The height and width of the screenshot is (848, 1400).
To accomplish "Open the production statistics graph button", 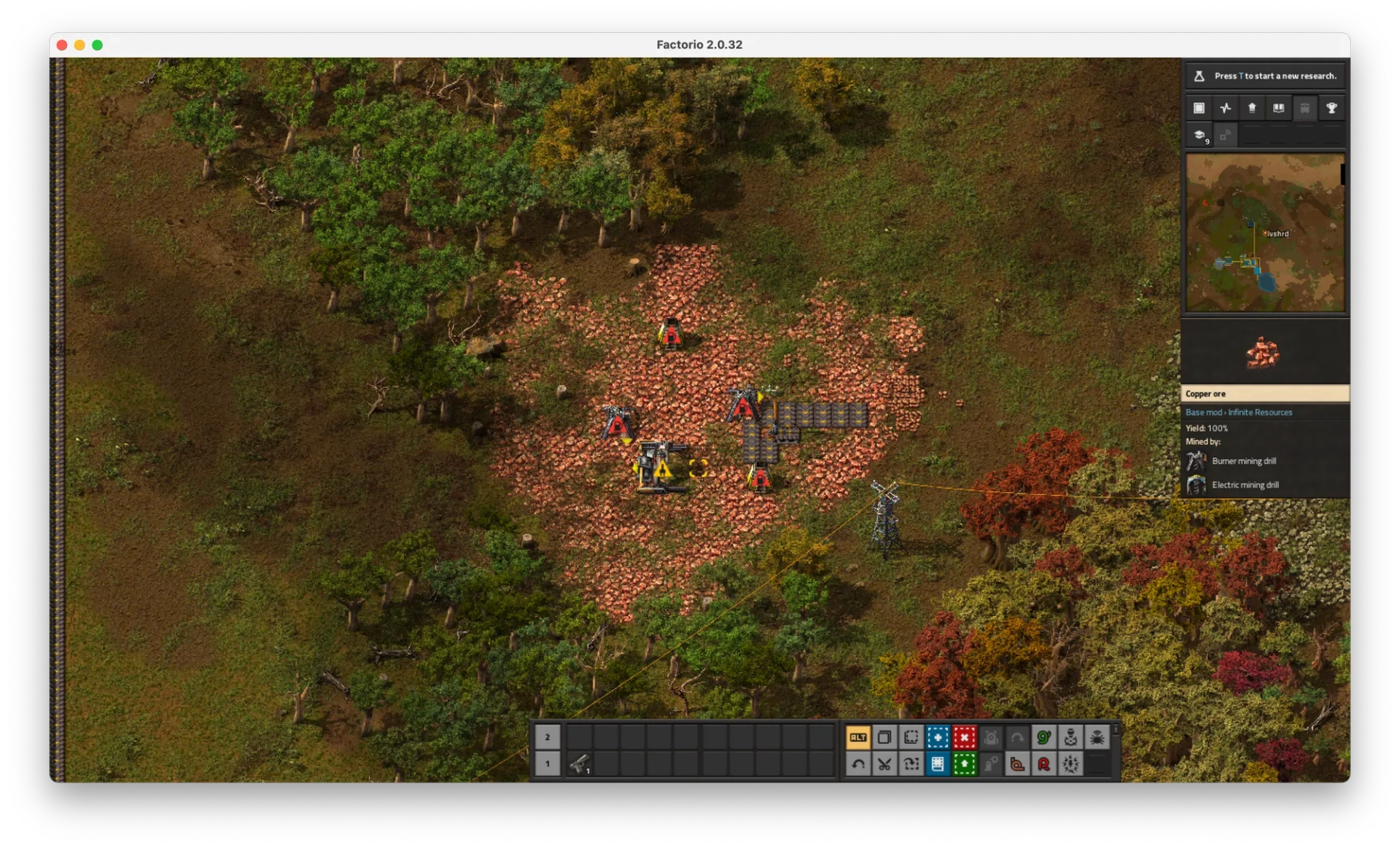I will click(1226, 108).
